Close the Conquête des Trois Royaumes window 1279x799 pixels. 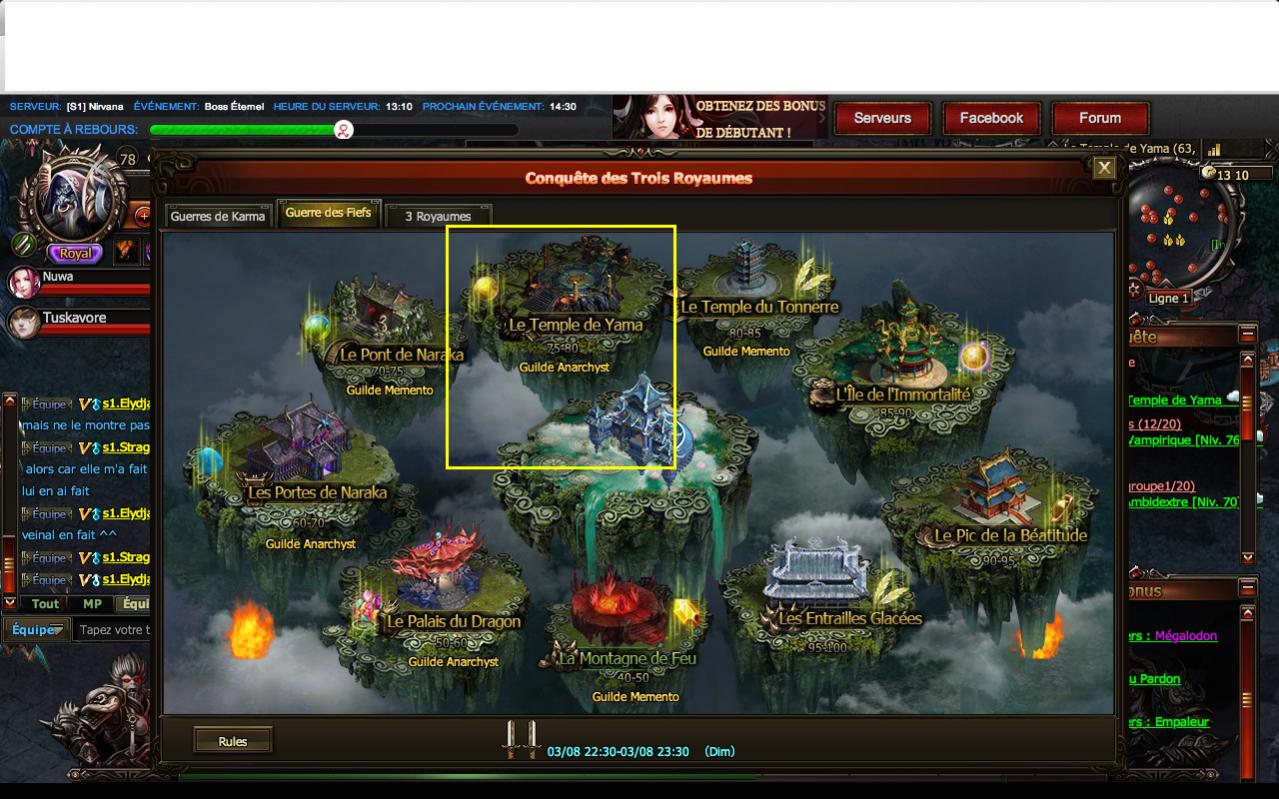click(x=1104, y=168)
